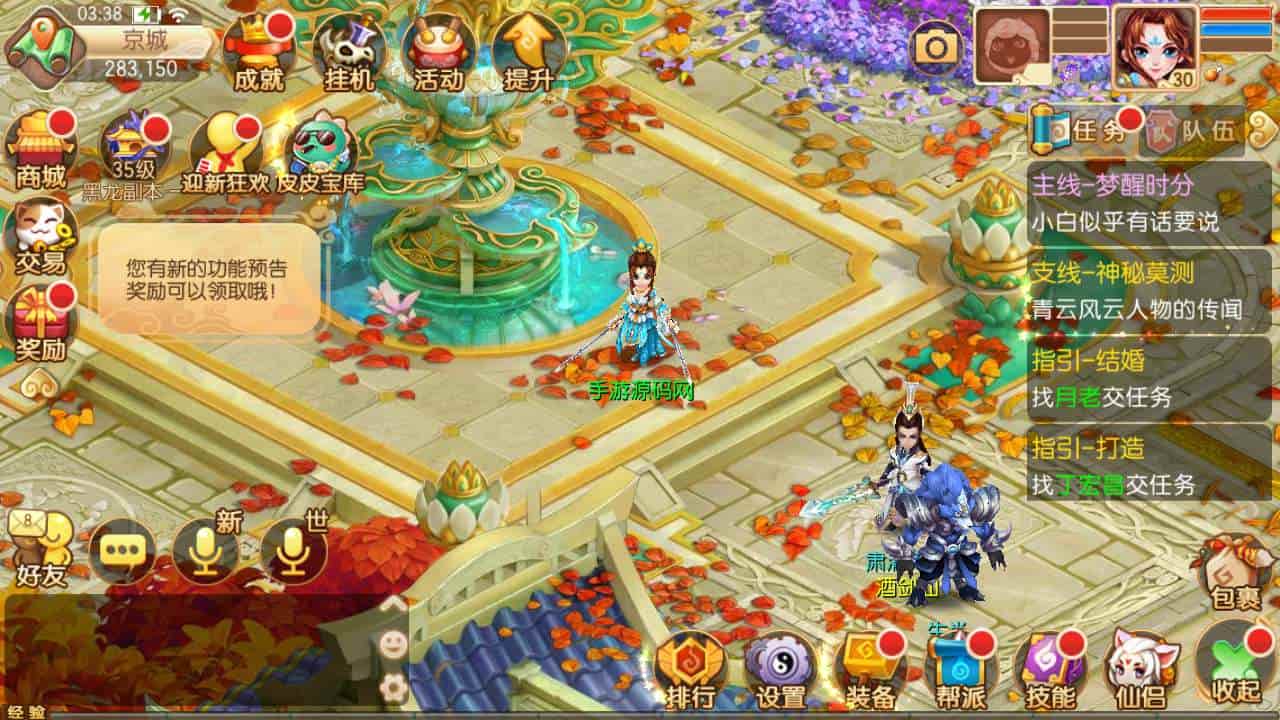Screen dimensions: 1280x720
Task: Open the 商城 shop
Action: (x=41, y=150)
